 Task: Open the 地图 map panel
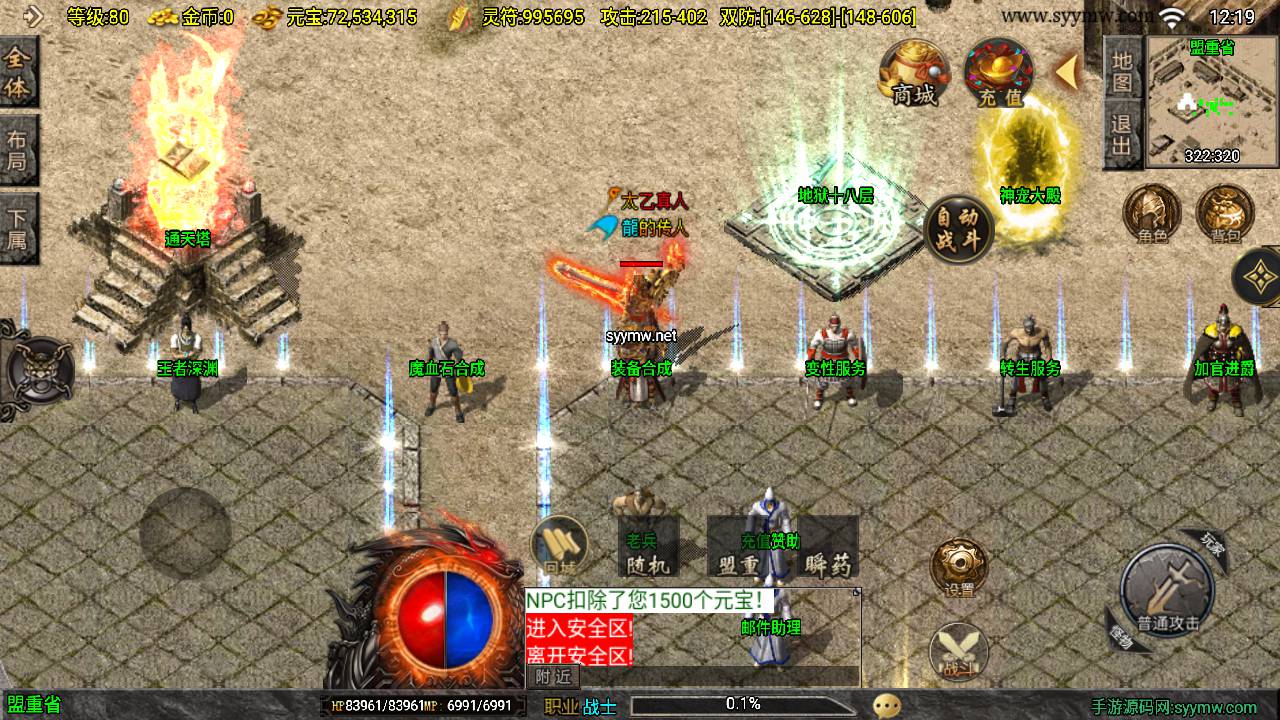coord(1122,70)
